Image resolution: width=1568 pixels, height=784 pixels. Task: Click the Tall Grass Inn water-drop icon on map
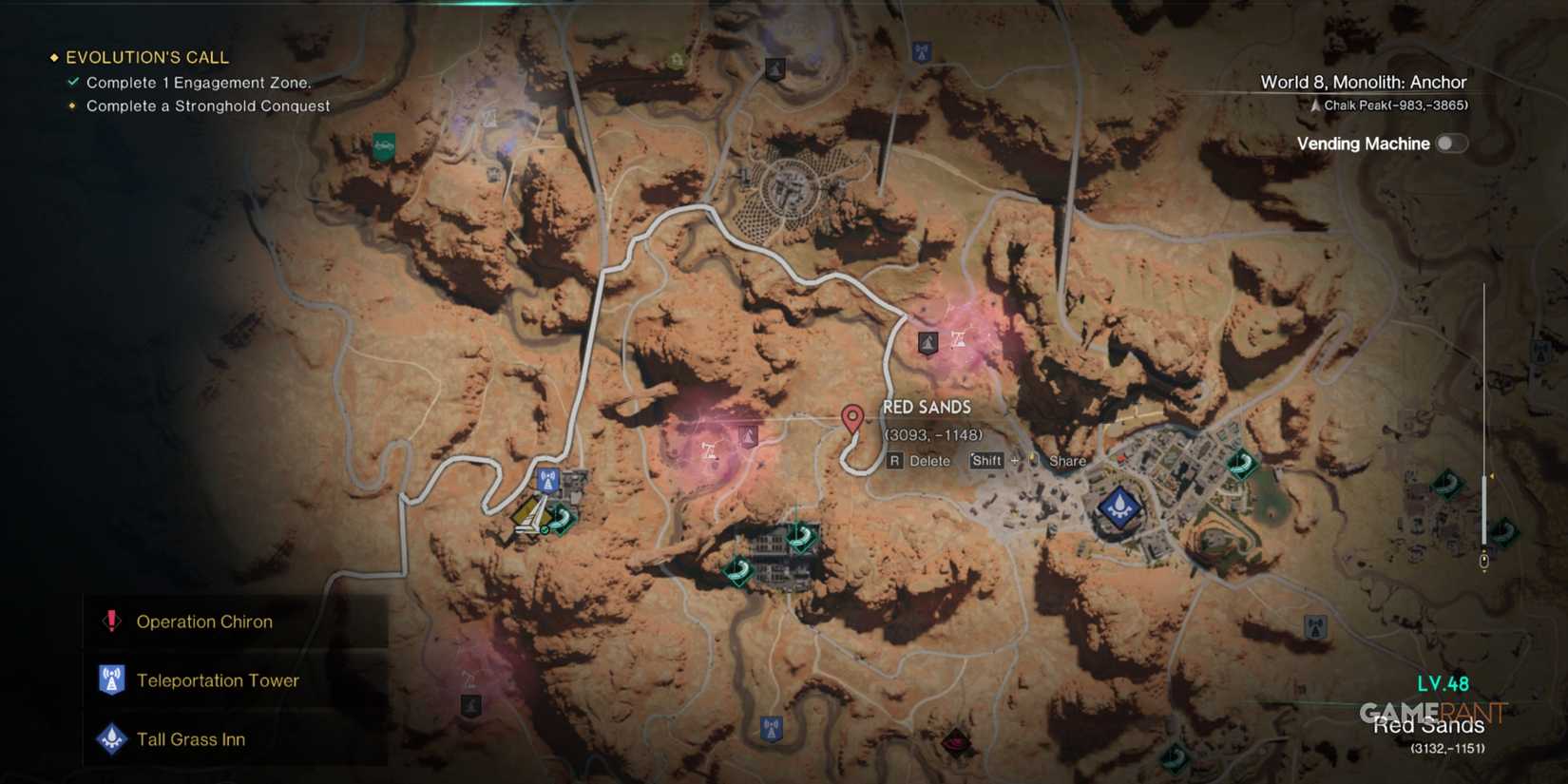tap(1118, 508)
